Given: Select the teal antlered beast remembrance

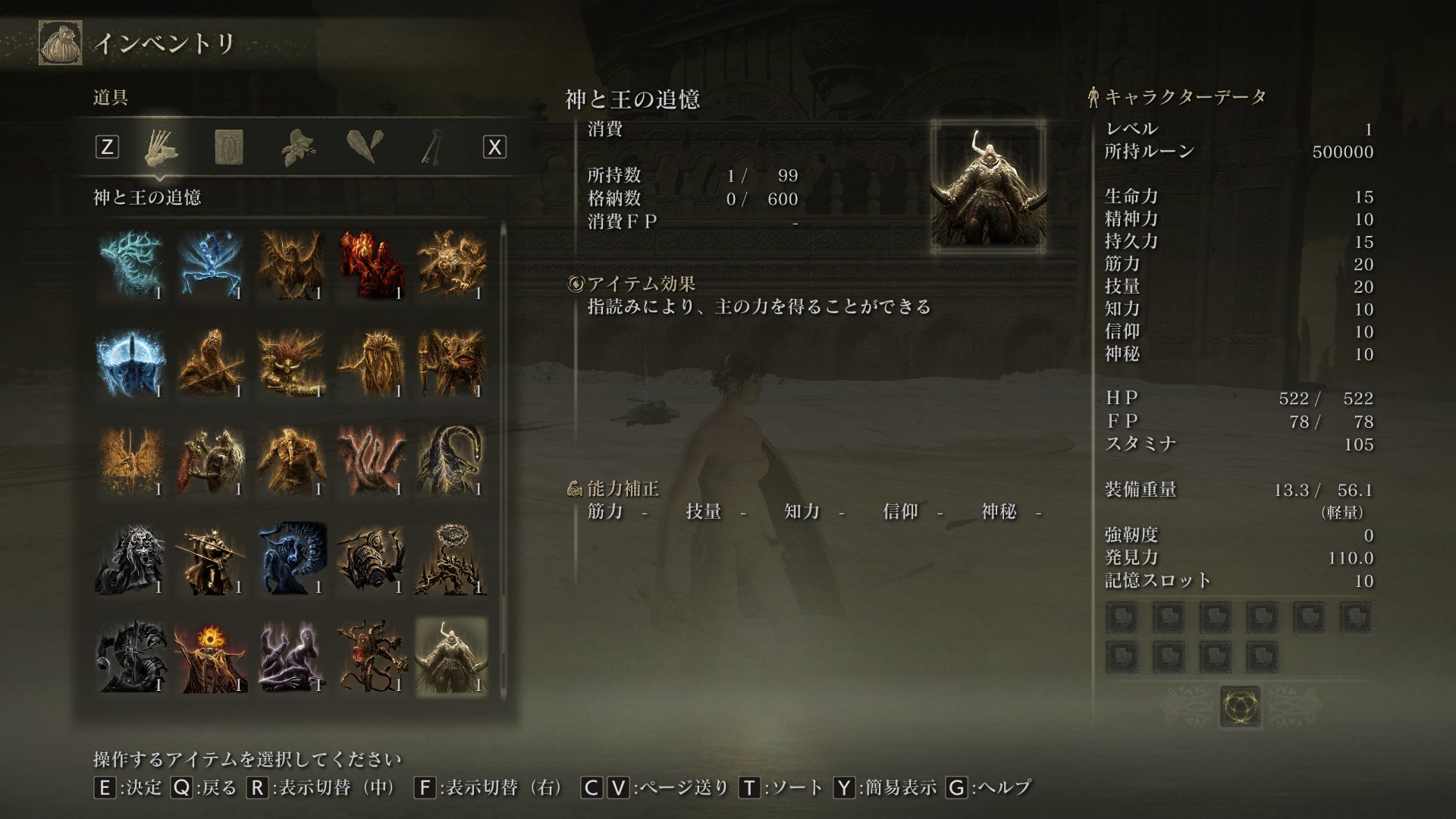Looking at the screenshot, I should 131,265.
